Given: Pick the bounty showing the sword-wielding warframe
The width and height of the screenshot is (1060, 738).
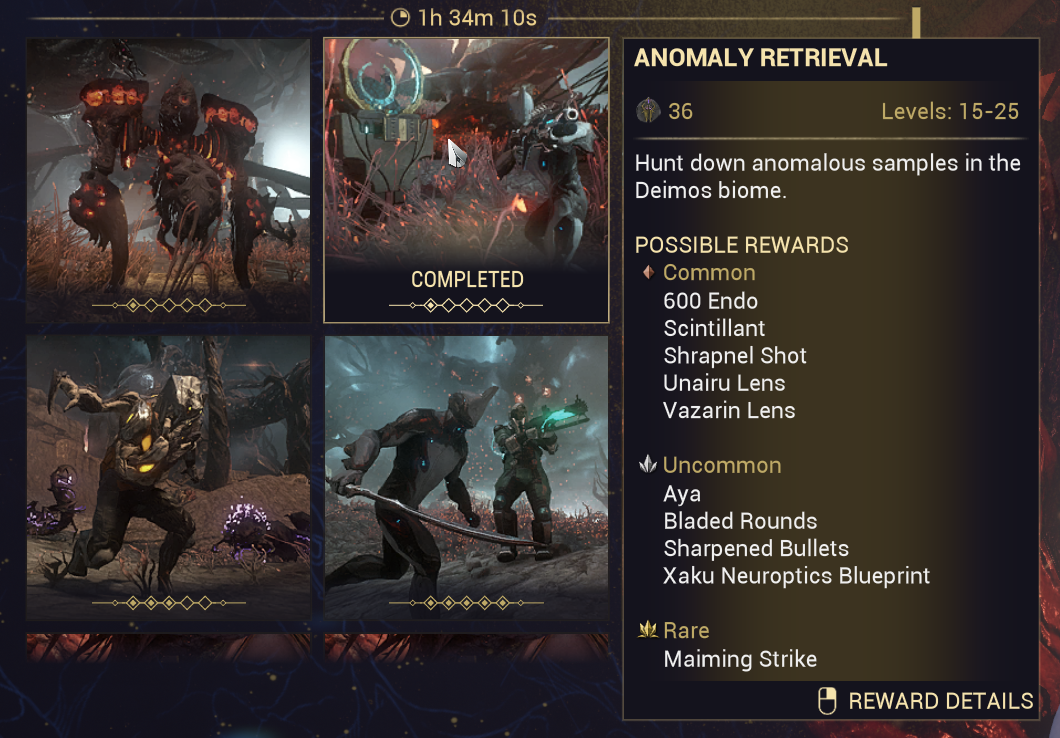Looking at the screenshot, I should pyautogui.click(x=466, y=477).
